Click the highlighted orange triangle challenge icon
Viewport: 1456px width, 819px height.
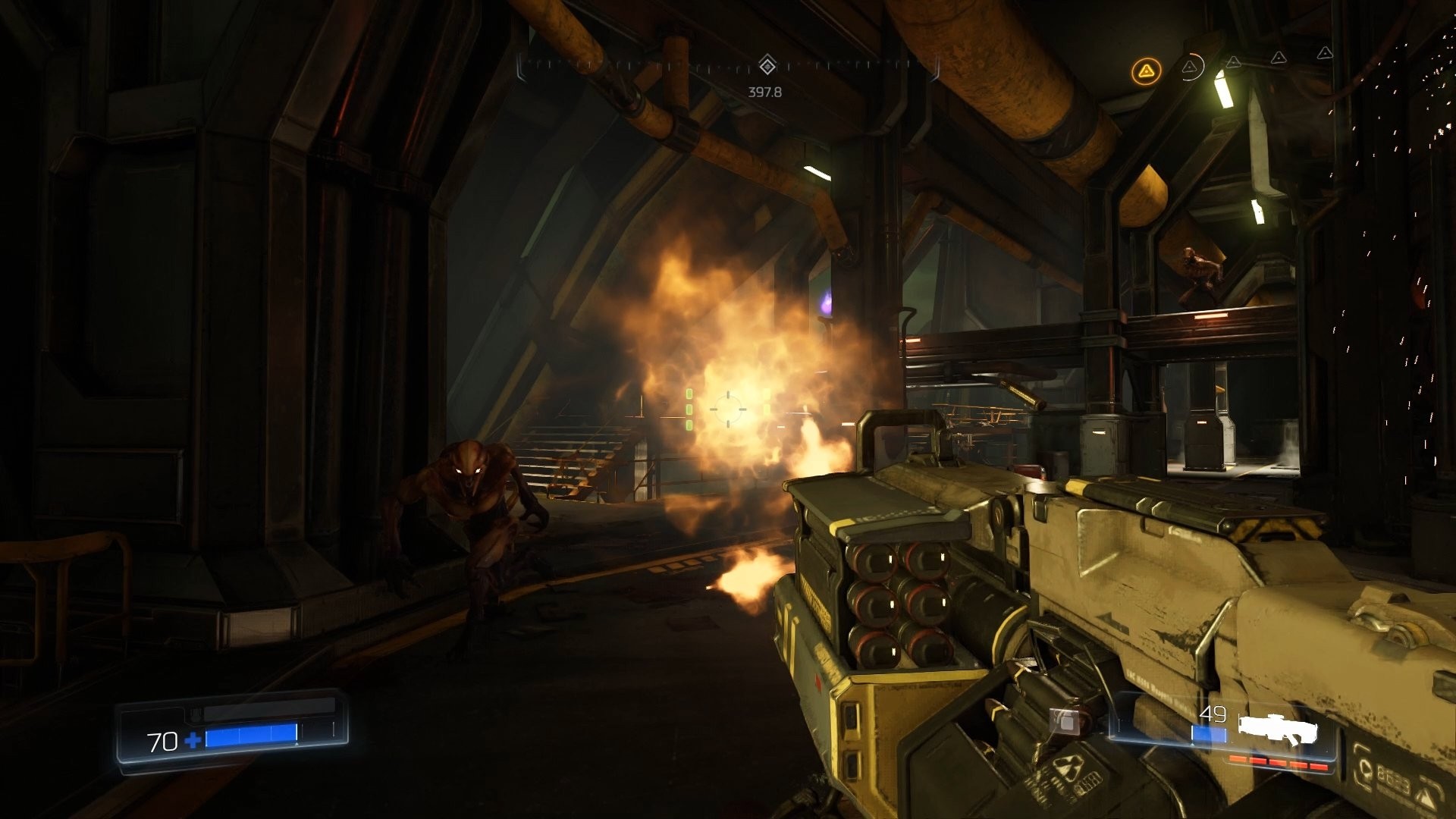click(1147, 71)
